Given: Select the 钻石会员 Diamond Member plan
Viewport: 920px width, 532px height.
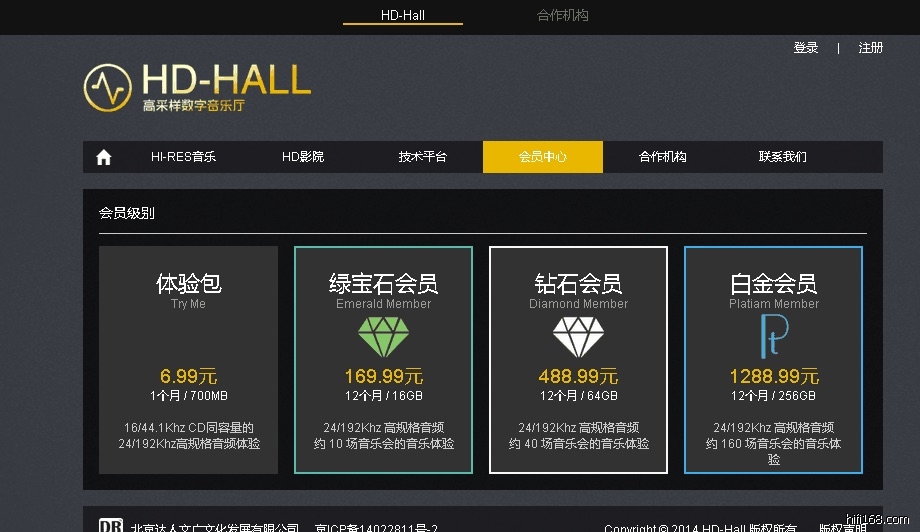Looking at the screenshot, I should pyautogui.click(x=578, y=360).
